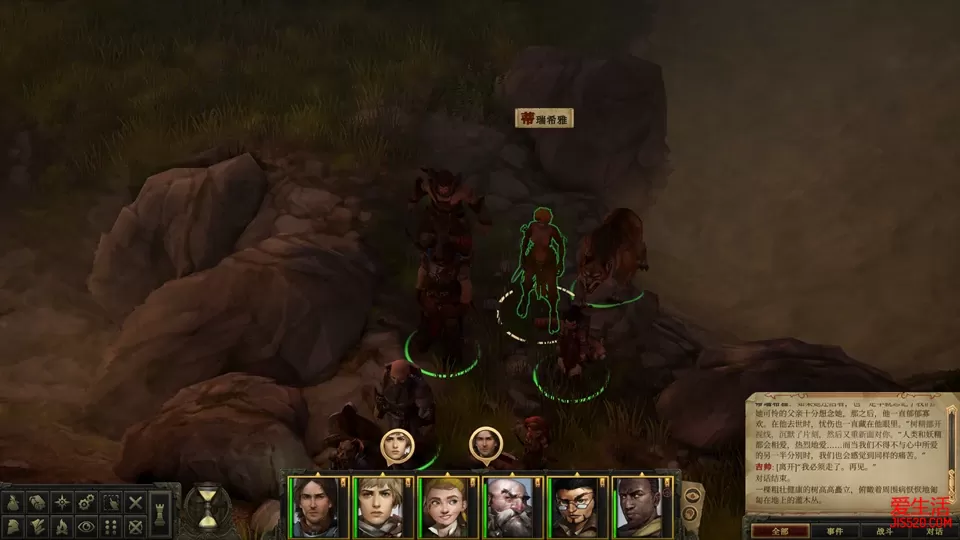Open the journal book icon
Viewport: 960px width, 540px height.
39,503
